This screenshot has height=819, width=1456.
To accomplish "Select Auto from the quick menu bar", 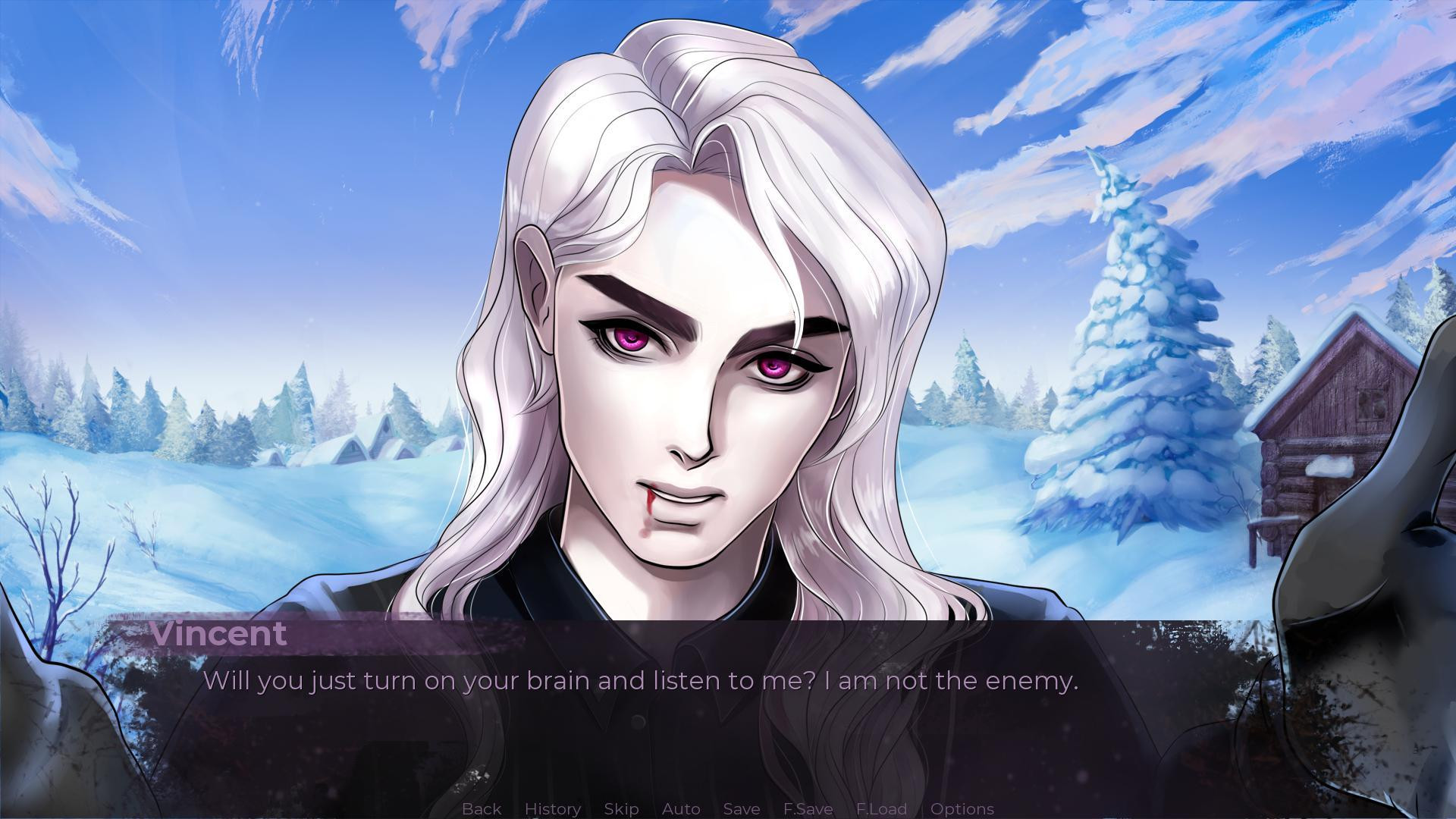I will click(680, 808).
